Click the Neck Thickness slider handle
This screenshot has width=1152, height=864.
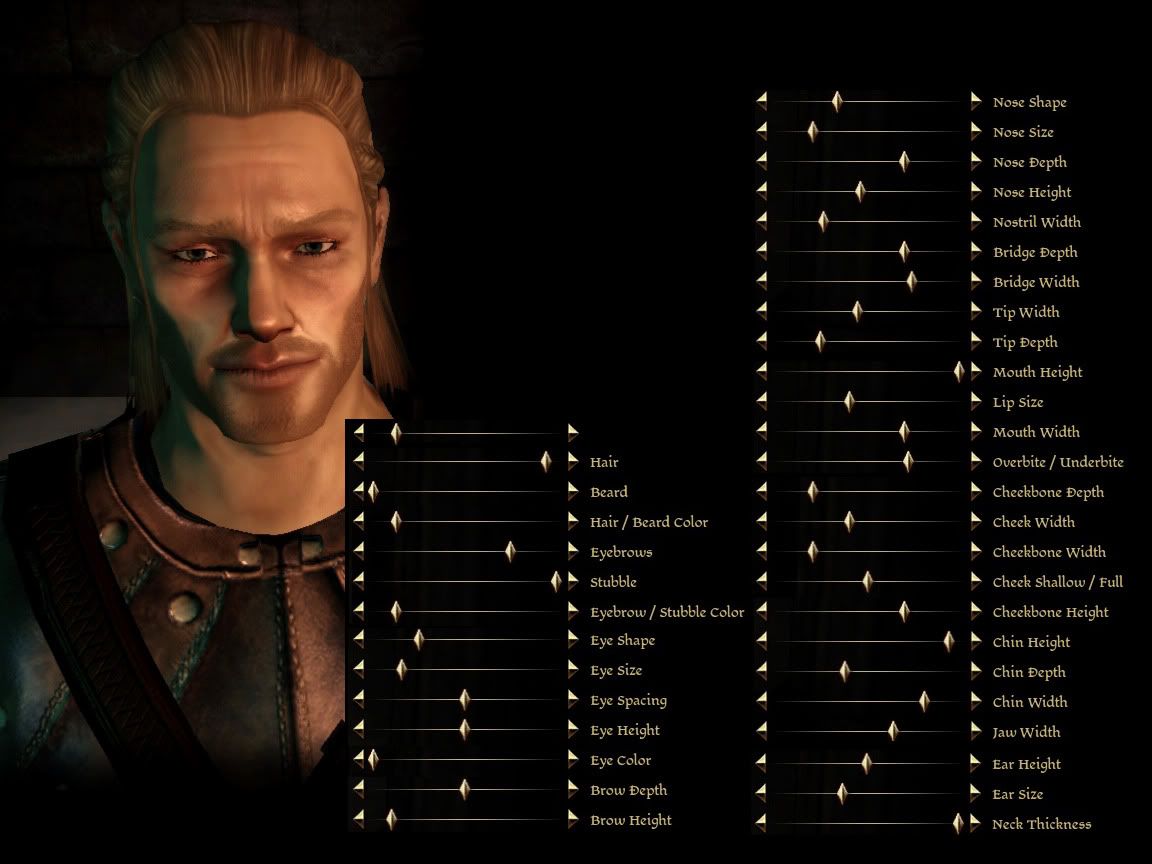click(958, 823)
